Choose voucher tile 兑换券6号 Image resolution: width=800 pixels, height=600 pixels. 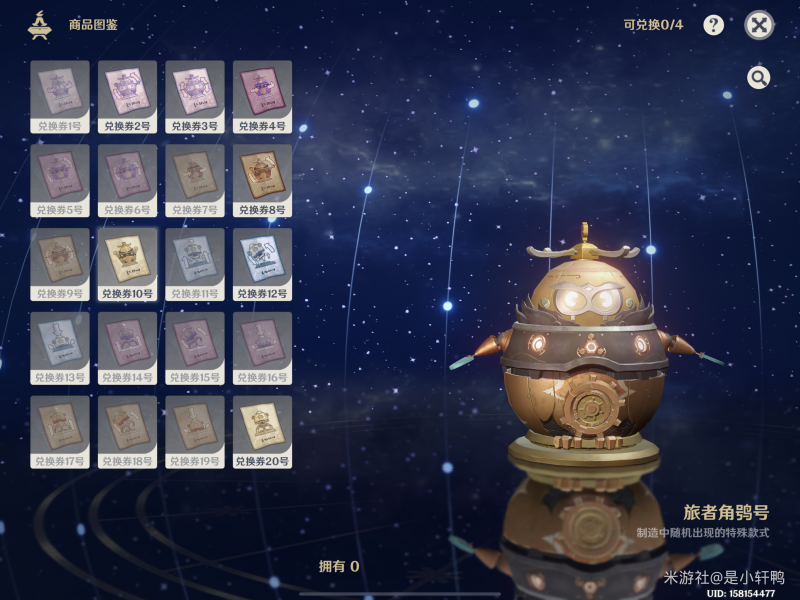pos(127,181)
